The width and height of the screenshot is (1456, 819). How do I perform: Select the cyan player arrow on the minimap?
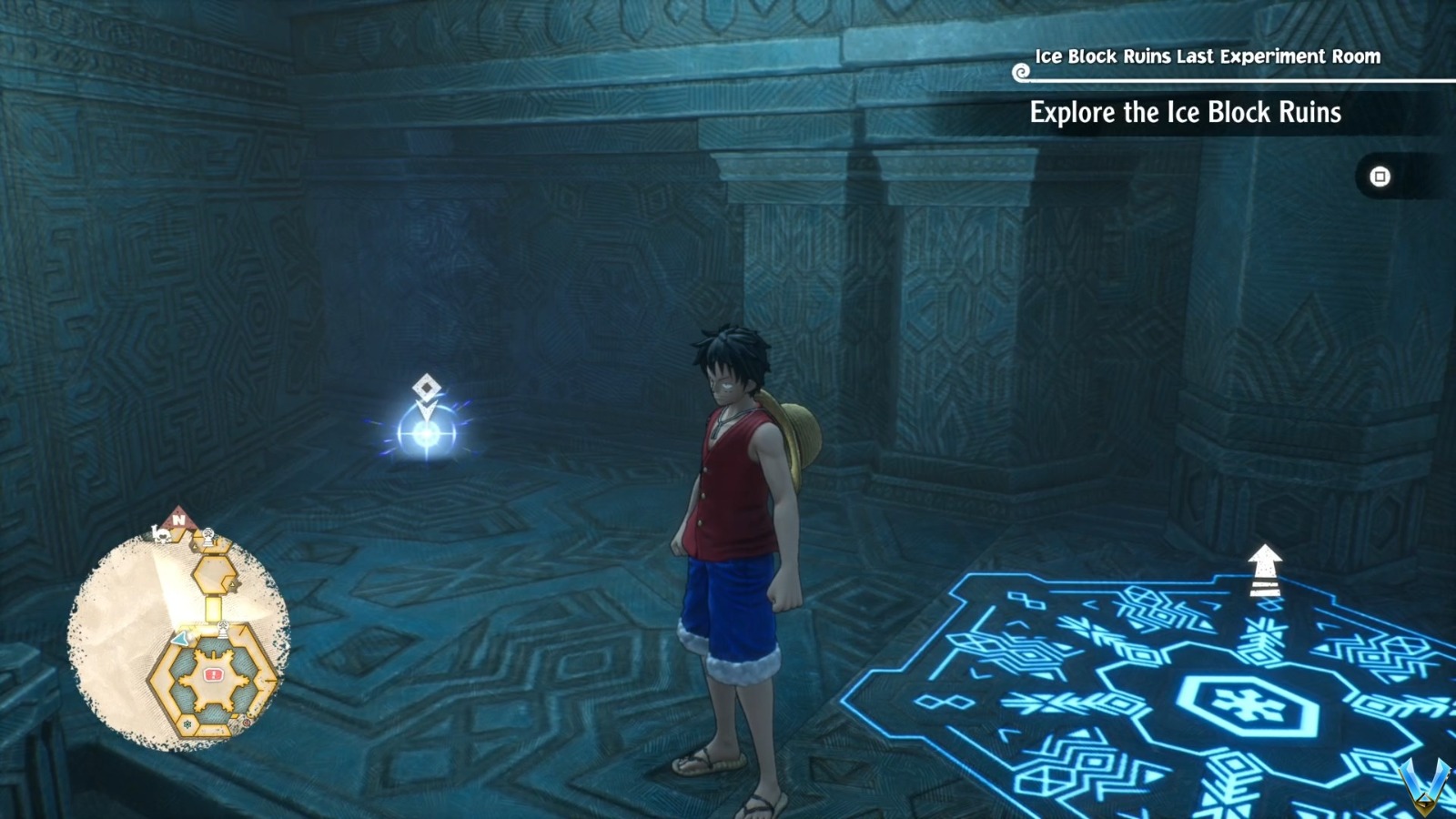pyautogui.click(x=180, y=637)
